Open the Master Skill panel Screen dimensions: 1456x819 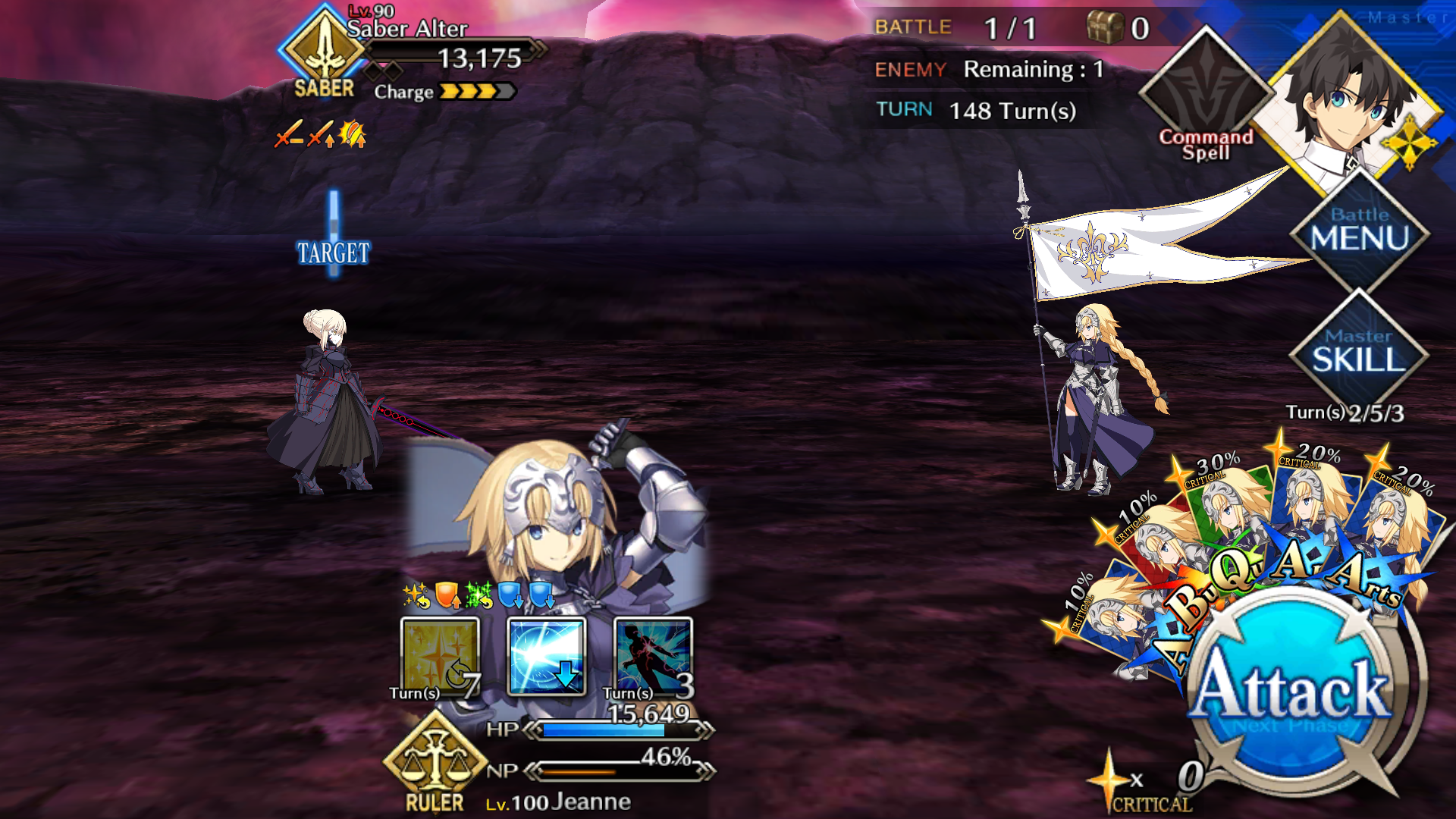point(1359,352)
